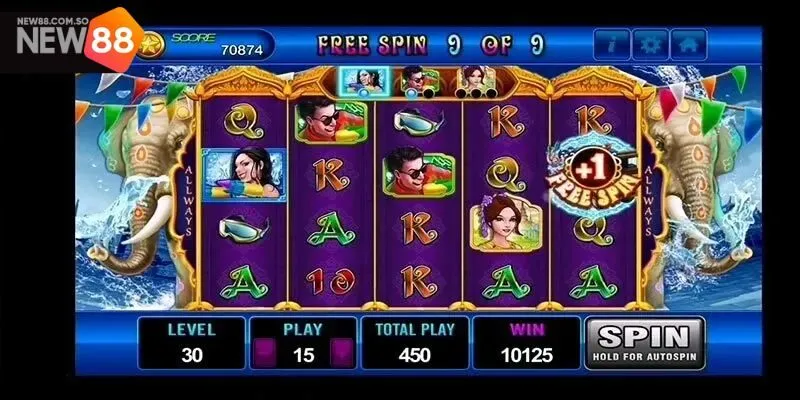Return home with the house button

pyautogui.click(x=689, y=45)
